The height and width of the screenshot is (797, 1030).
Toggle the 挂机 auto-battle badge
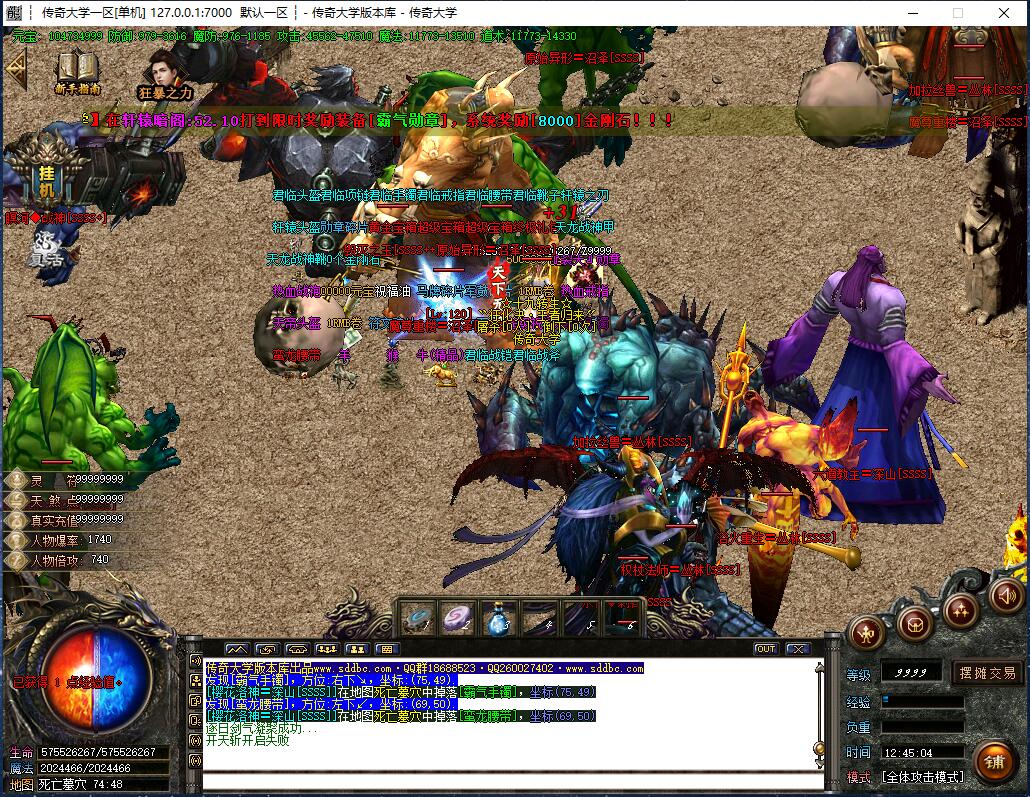pos(46,177)
